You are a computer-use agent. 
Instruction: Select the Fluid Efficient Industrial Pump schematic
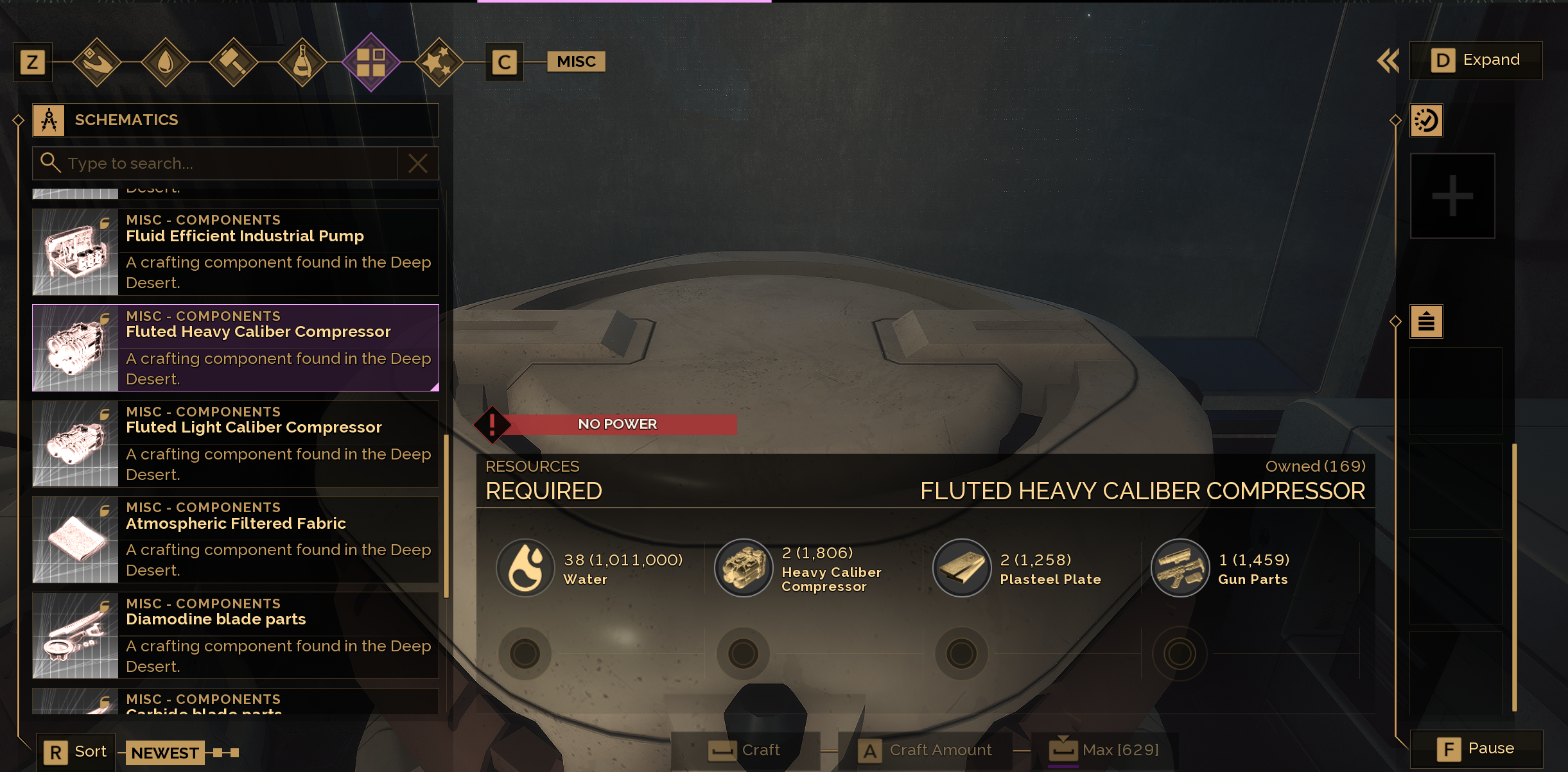click(235, 252)
